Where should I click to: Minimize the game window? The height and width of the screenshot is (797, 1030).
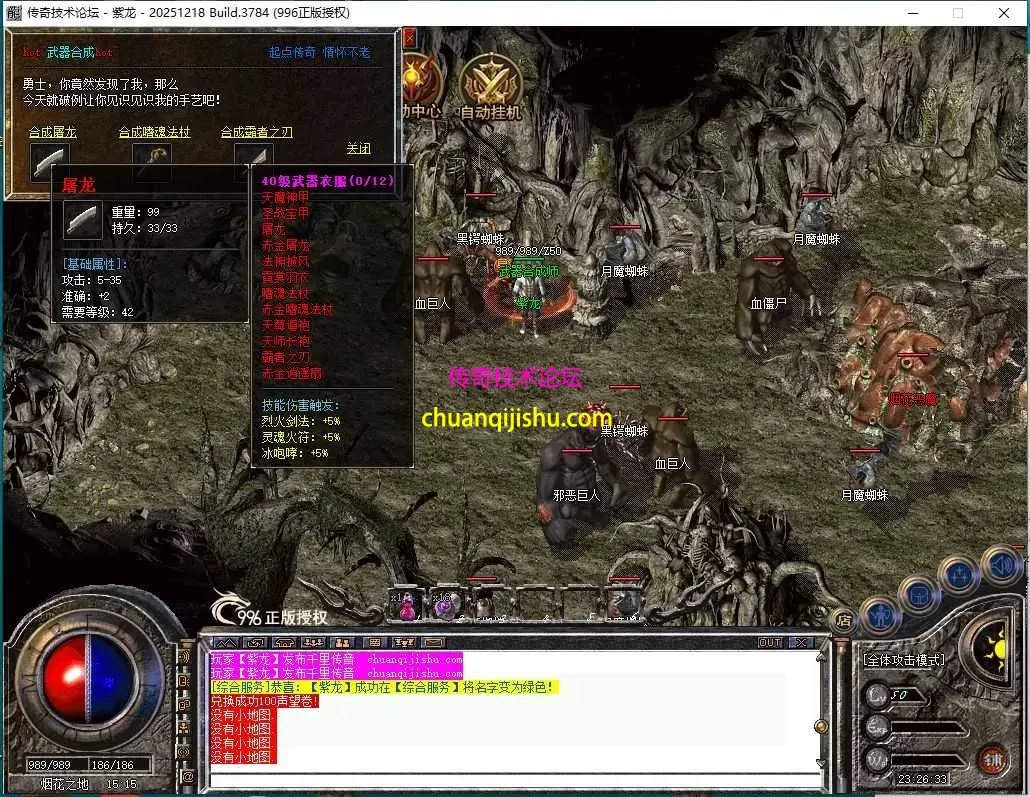(912, 13)
